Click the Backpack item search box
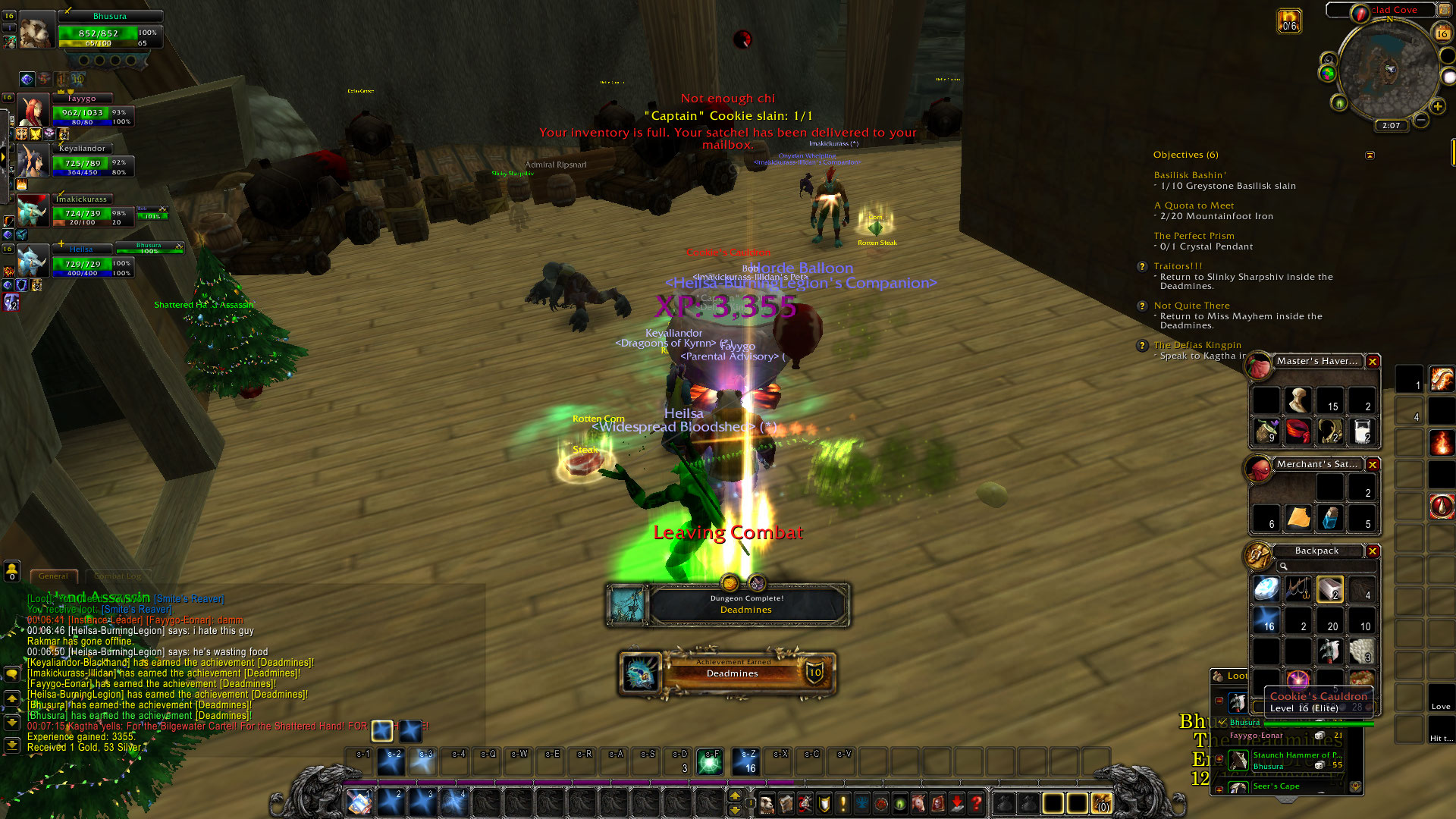 pyautogui.click(x=1327, y=566)
